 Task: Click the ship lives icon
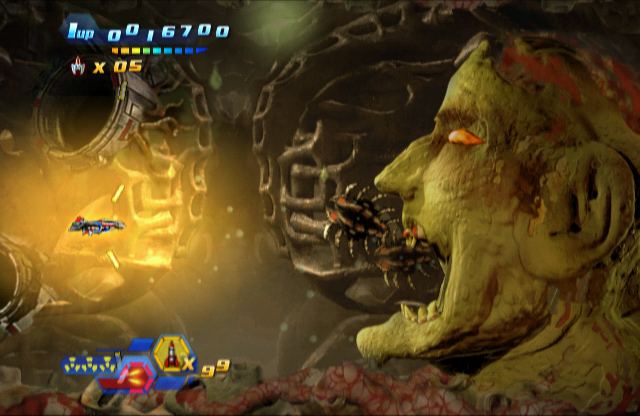[79, 67]
